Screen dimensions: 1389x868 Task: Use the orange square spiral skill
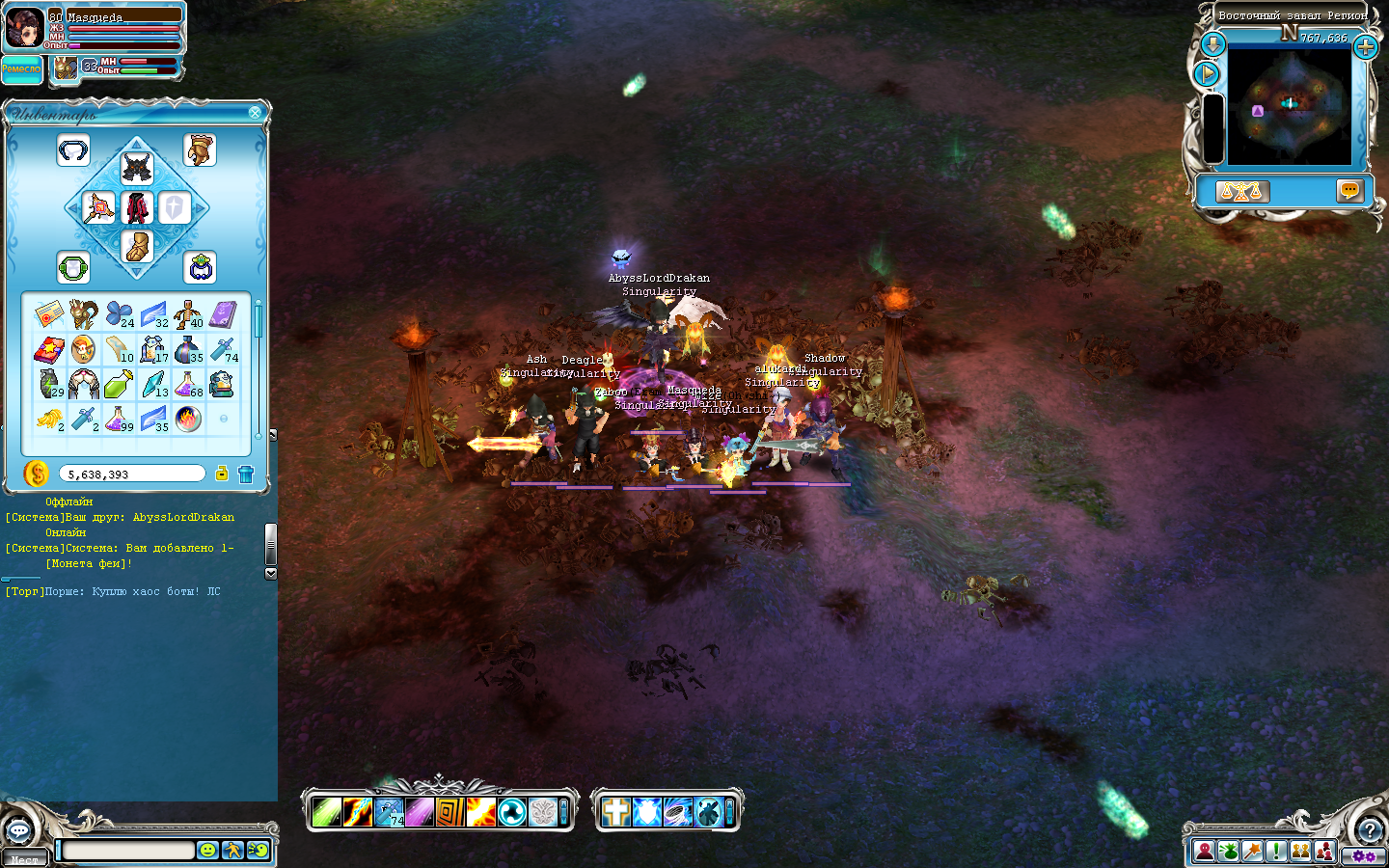pyautogui.click(x=449, y=812)
